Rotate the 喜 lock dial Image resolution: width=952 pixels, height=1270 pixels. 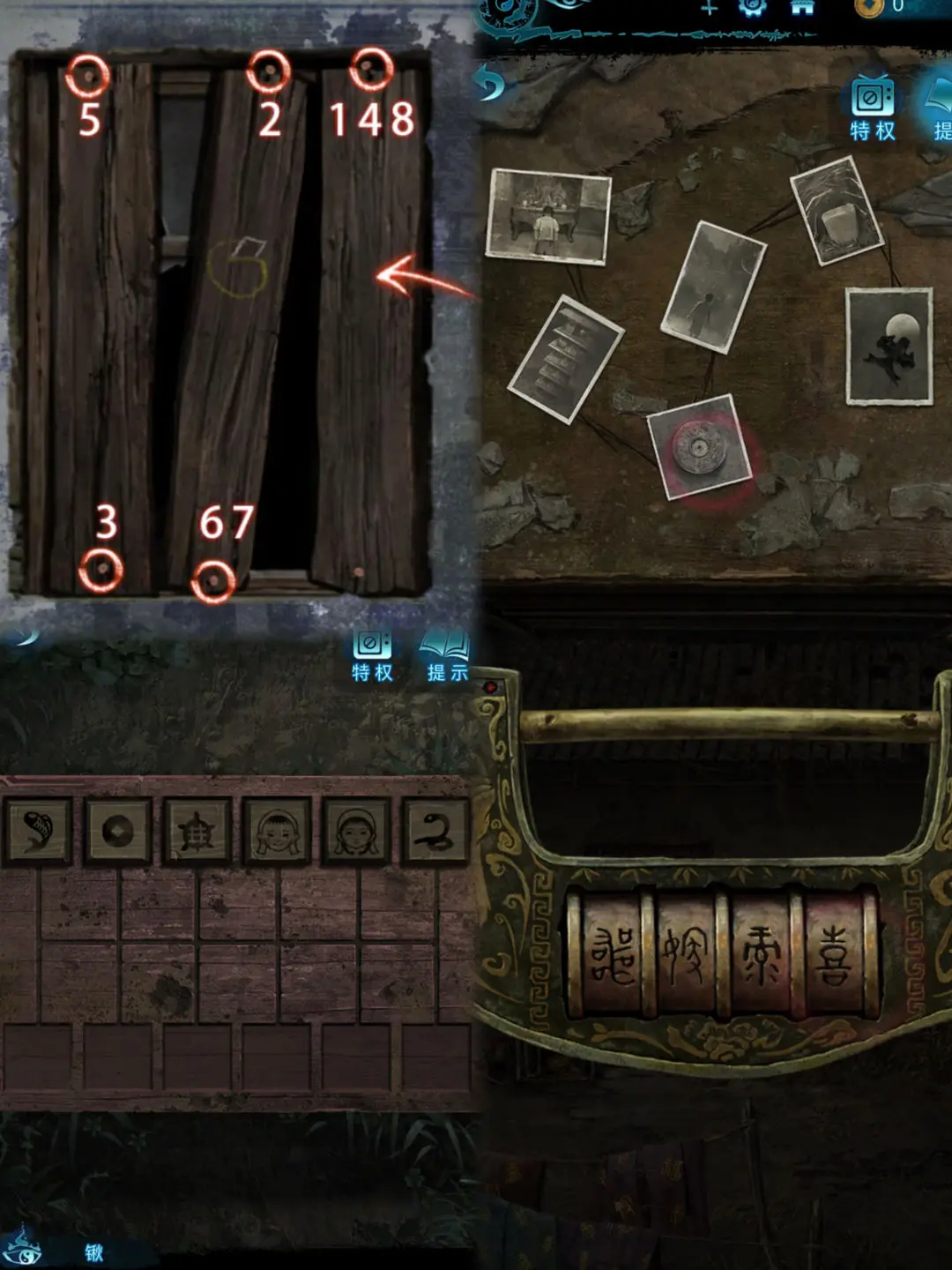pos(833,957)
